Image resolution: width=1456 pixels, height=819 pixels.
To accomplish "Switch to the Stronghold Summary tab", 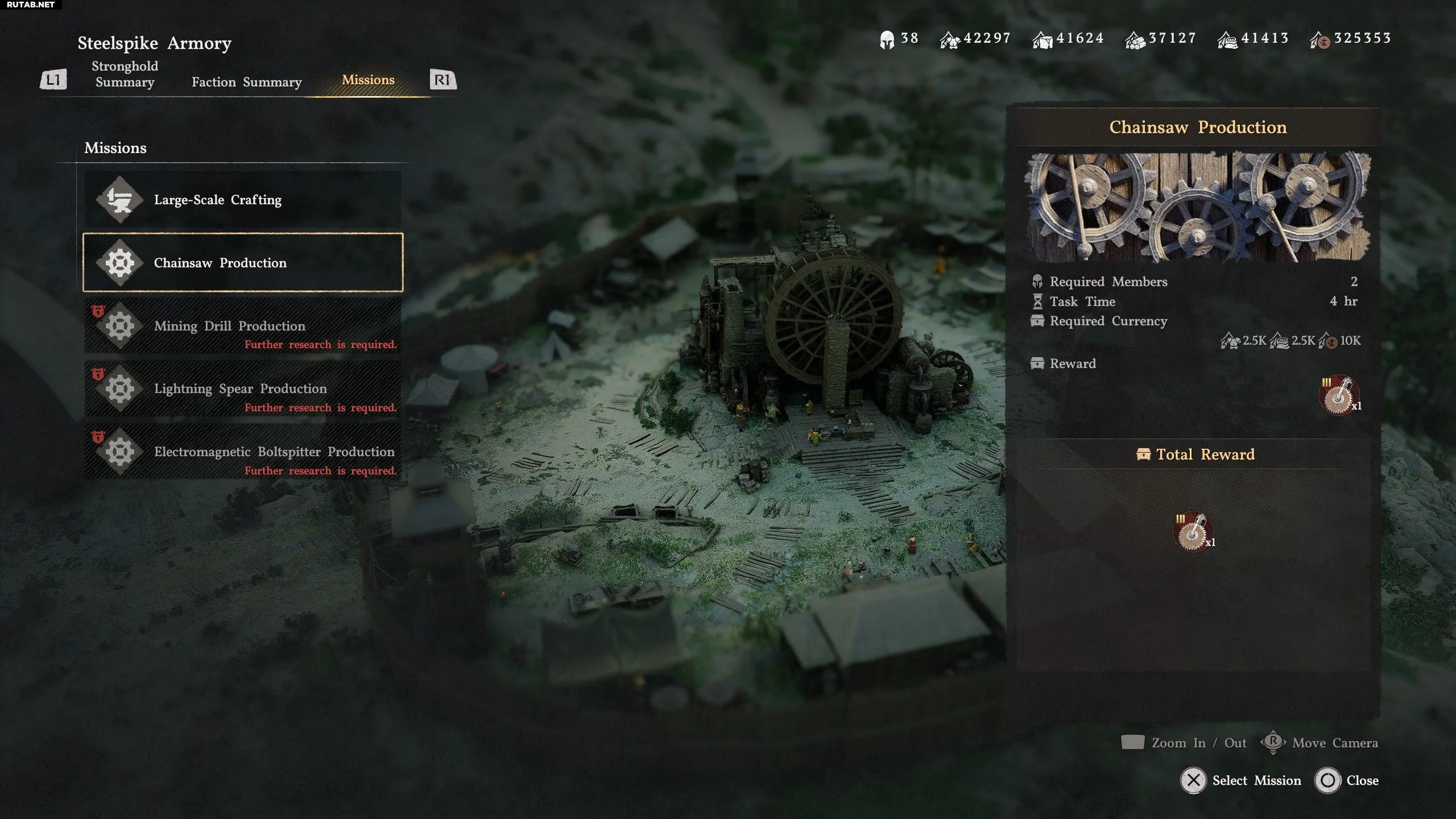I will pos(125,74).
